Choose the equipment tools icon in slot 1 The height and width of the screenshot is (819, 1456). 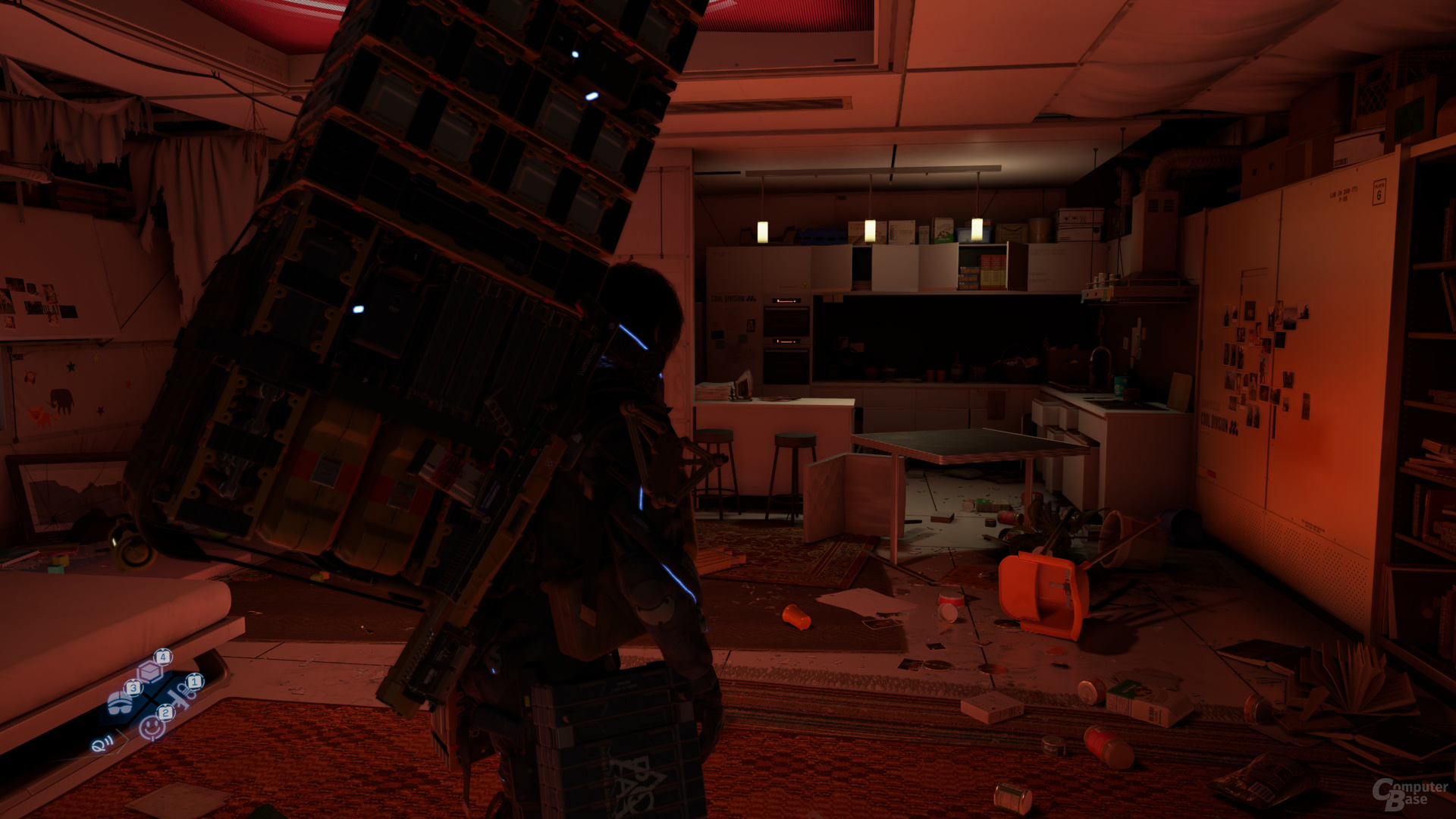(x=182, y=696)
